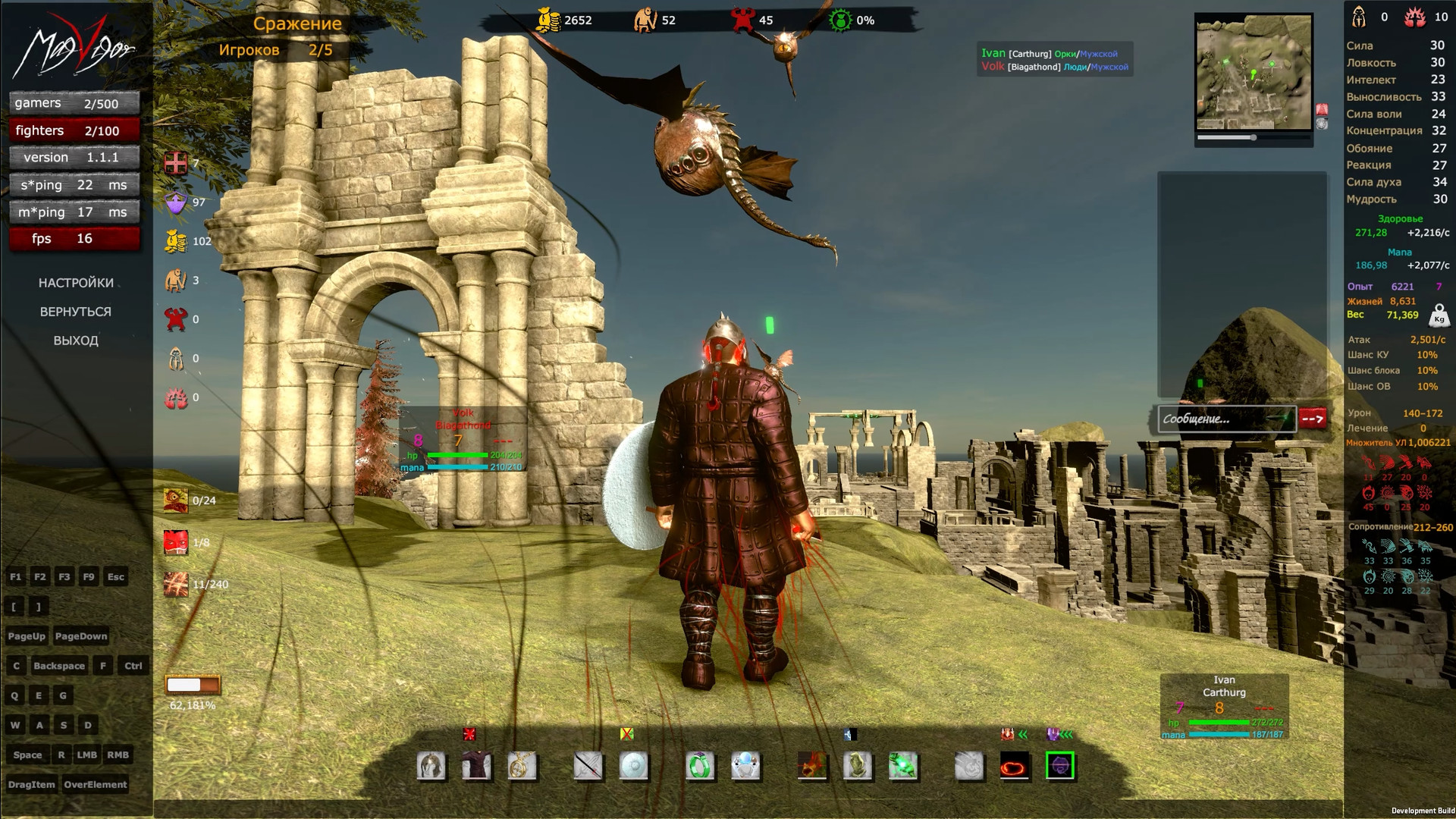Click the ВЕРНУТЬСЯ option
This screenshot has width=1456, height=819.
pyautogui.click(x=75, y=312)
